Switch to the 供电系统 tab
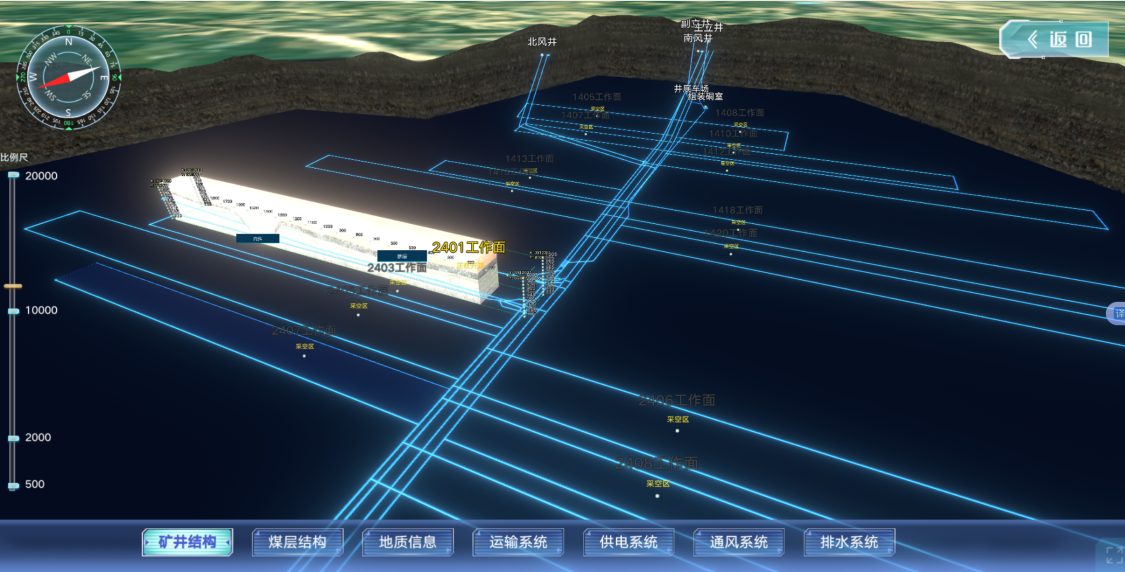Image resolution: width=1125 pixels, height=572 pixels. 628,542
